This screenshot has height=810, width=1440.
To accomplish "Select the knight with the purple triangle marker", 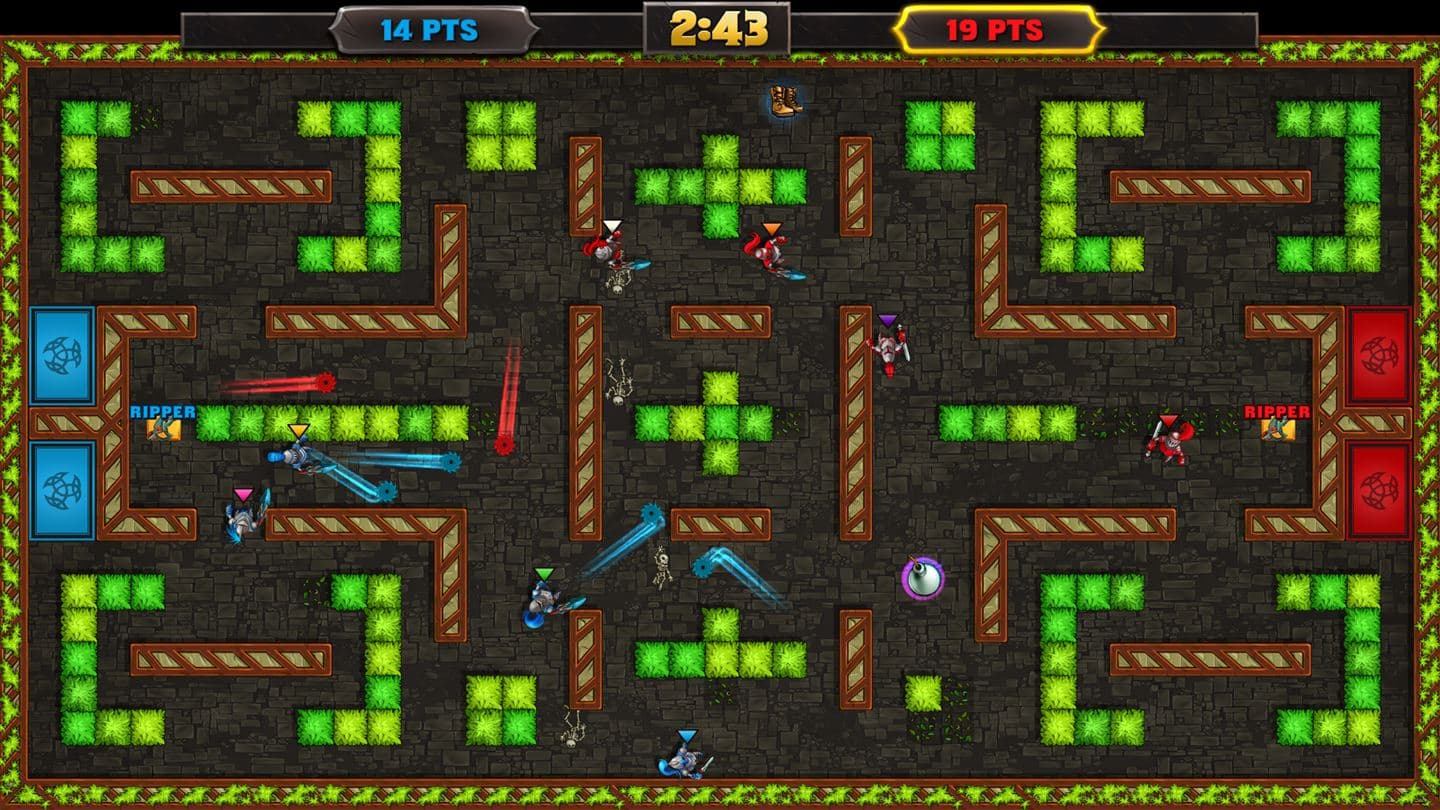I will coord(890,345).
